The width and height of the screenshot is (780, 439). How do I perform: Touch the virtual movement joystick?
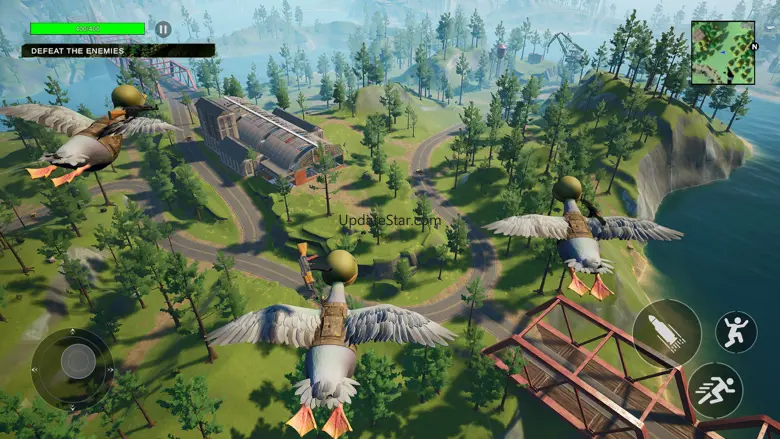72,363
